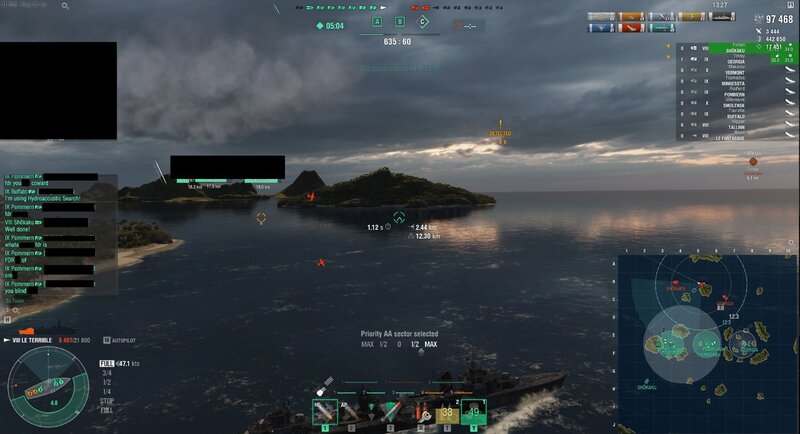Set engine telegraph to Stop
The height and width of the screenshot is (434, 800).
pyautogui.click(x=107, y=399)
